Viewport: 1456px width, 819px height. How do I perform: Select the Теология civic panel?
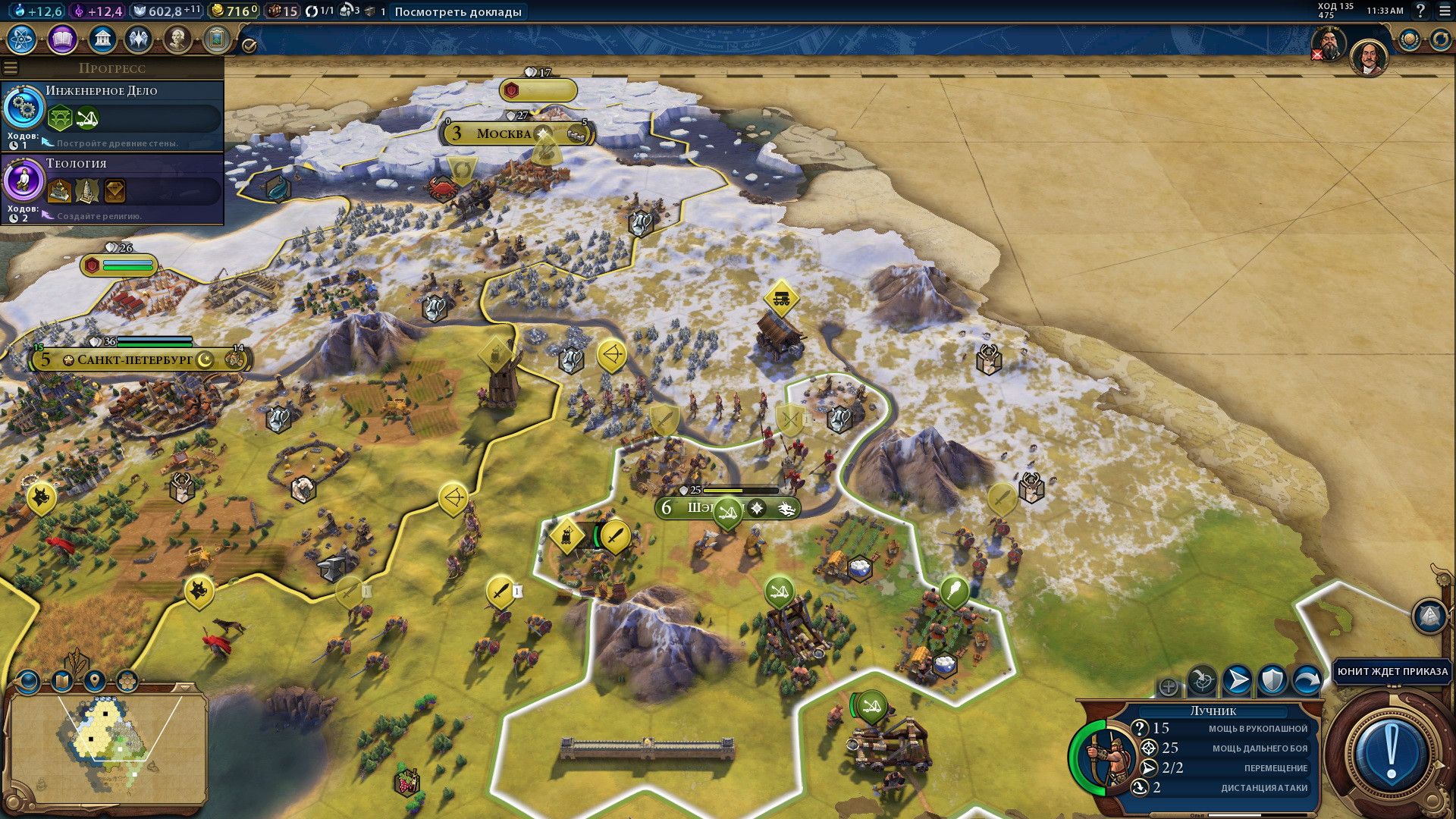tap(112, 189)
